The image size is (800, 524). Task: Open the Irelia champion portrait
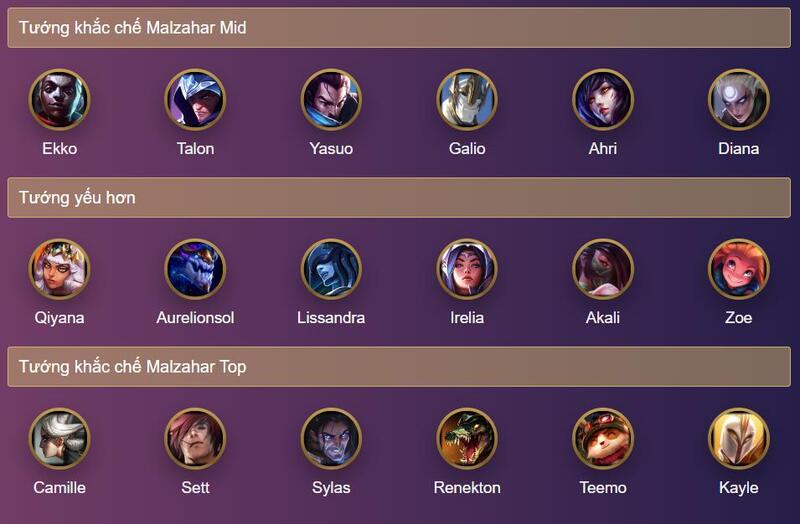467,268
